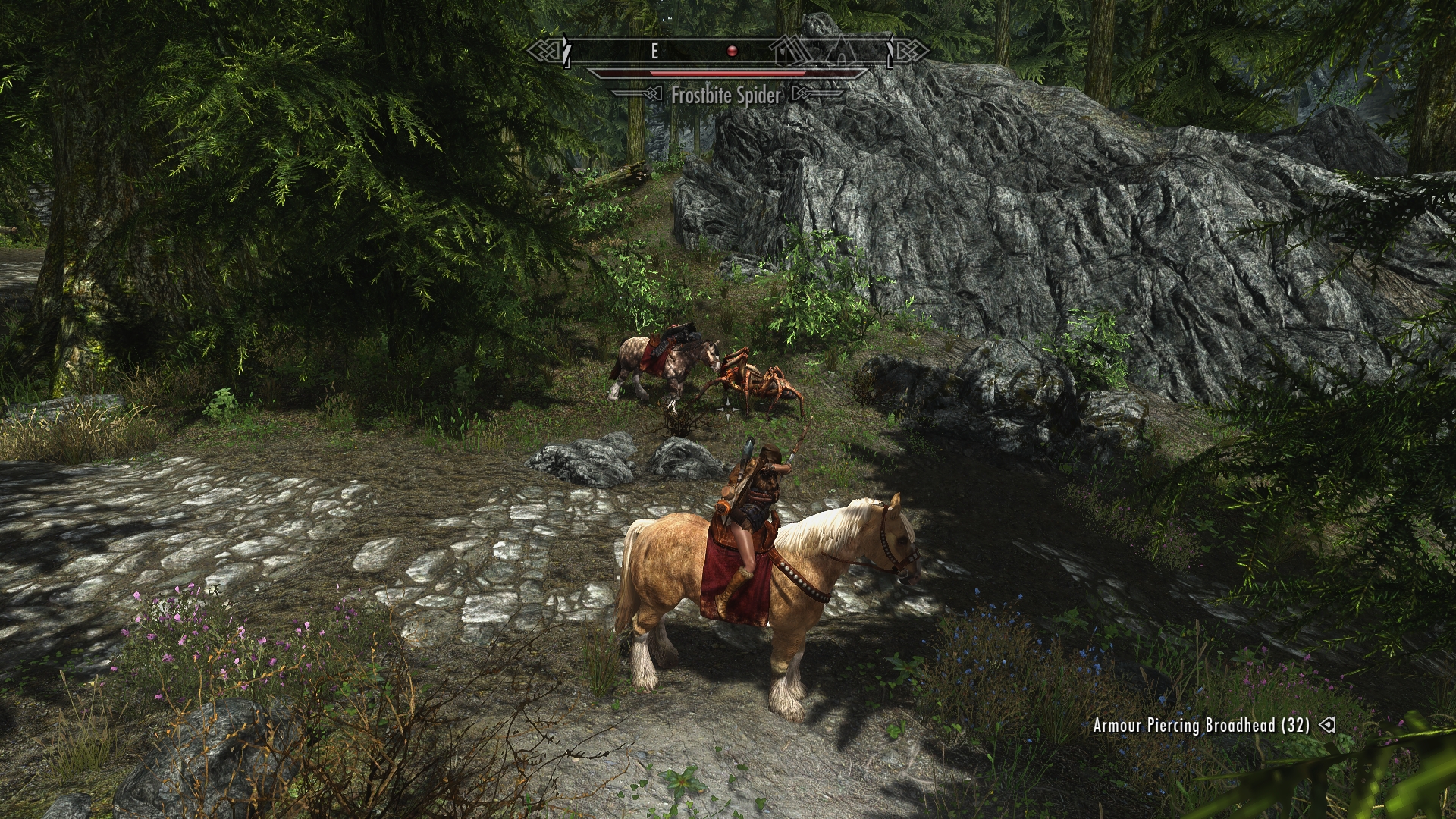Screen dimensions: 1456x819
Task: Click the East heading letter on the compass
Action: (x=654, y=51)
